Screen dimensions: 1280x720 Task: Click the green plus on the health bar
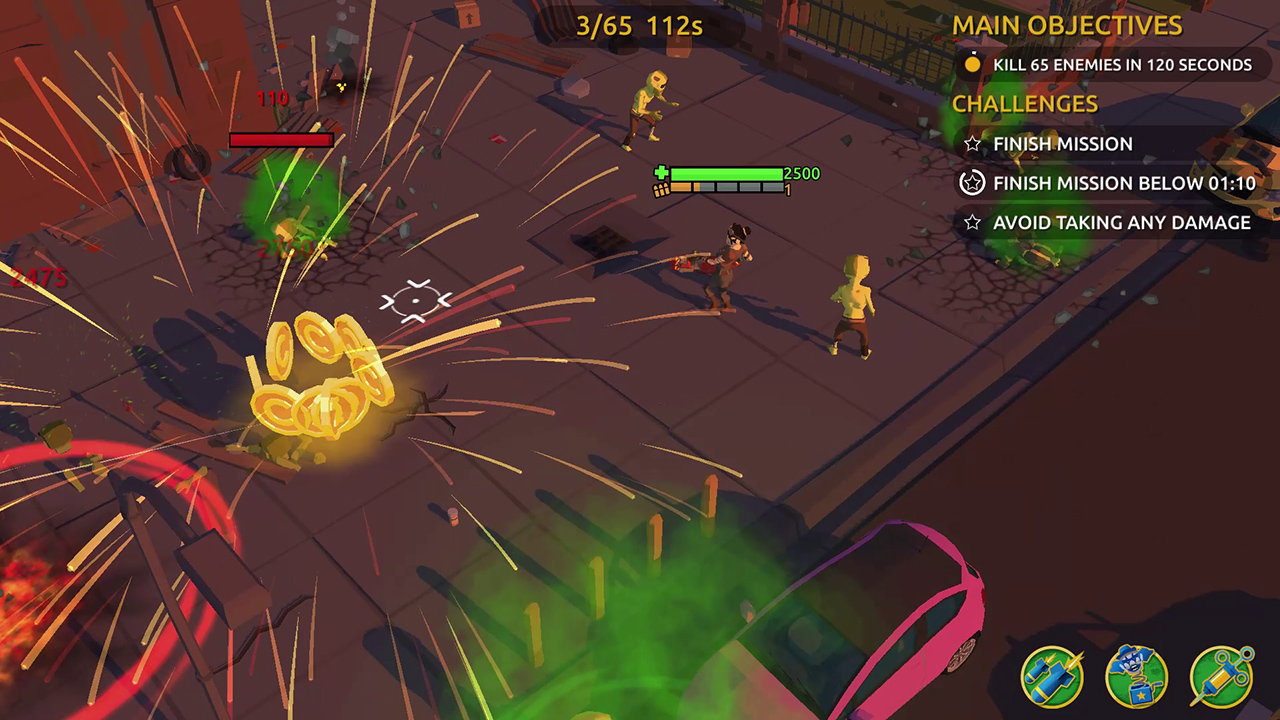click(x=660, y=174)
